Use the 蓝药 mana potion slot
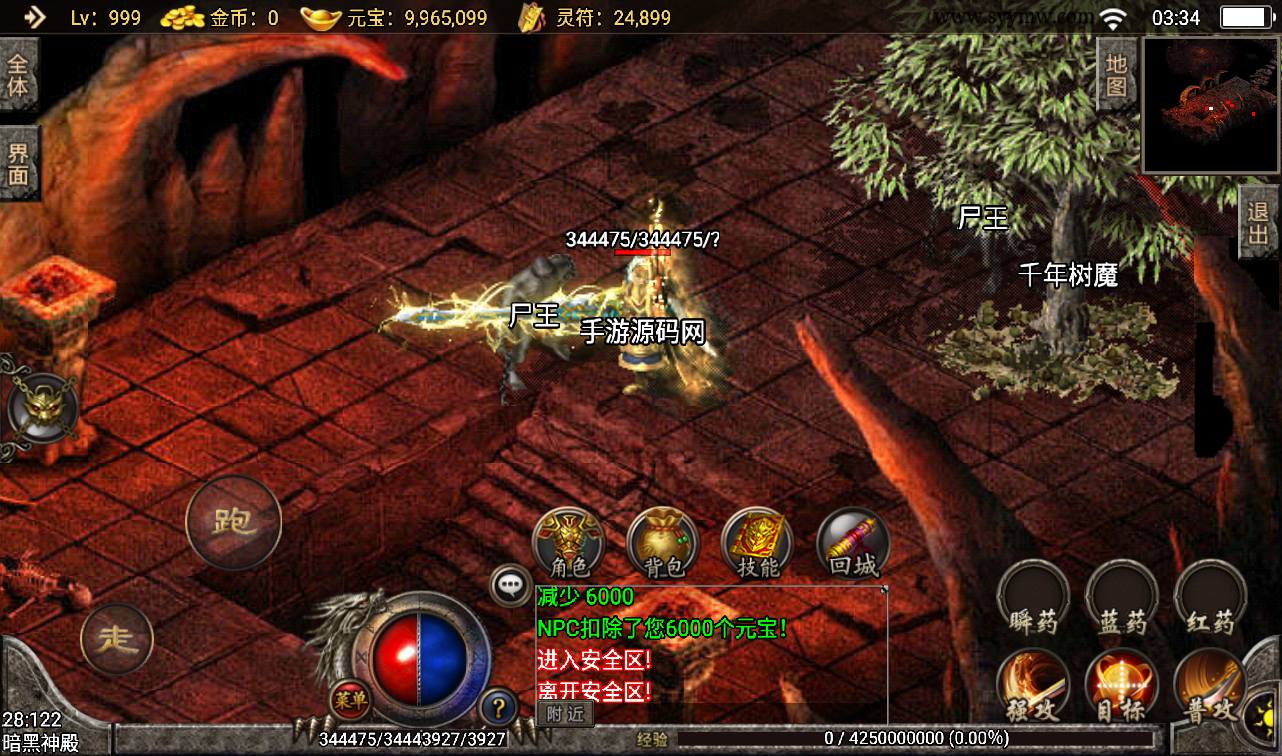Screen dimensions: 1282x756 tap(1122, 598)
